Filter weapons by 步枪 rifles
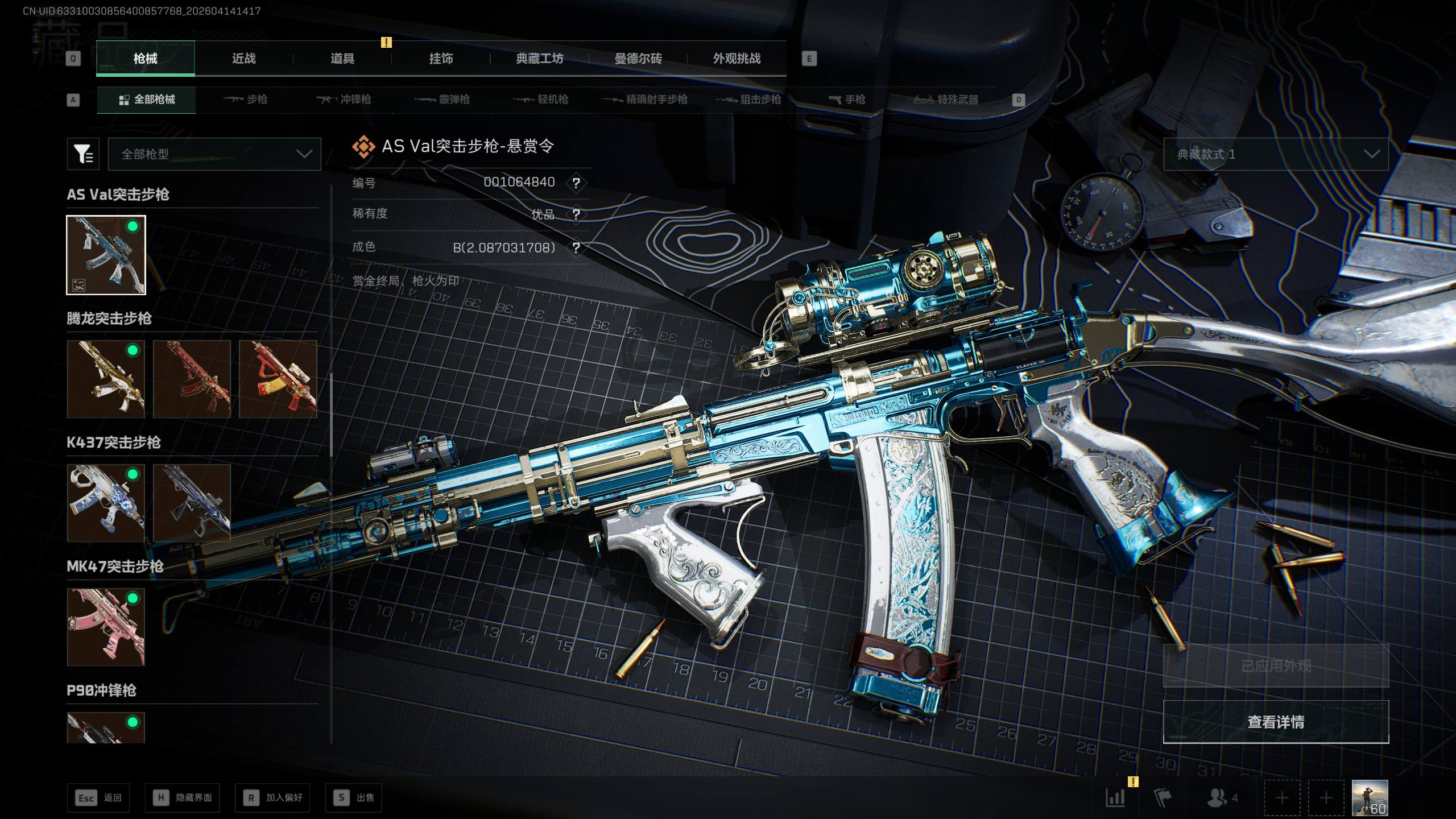This screenshot has height=819, width=1456. [246, 100]
